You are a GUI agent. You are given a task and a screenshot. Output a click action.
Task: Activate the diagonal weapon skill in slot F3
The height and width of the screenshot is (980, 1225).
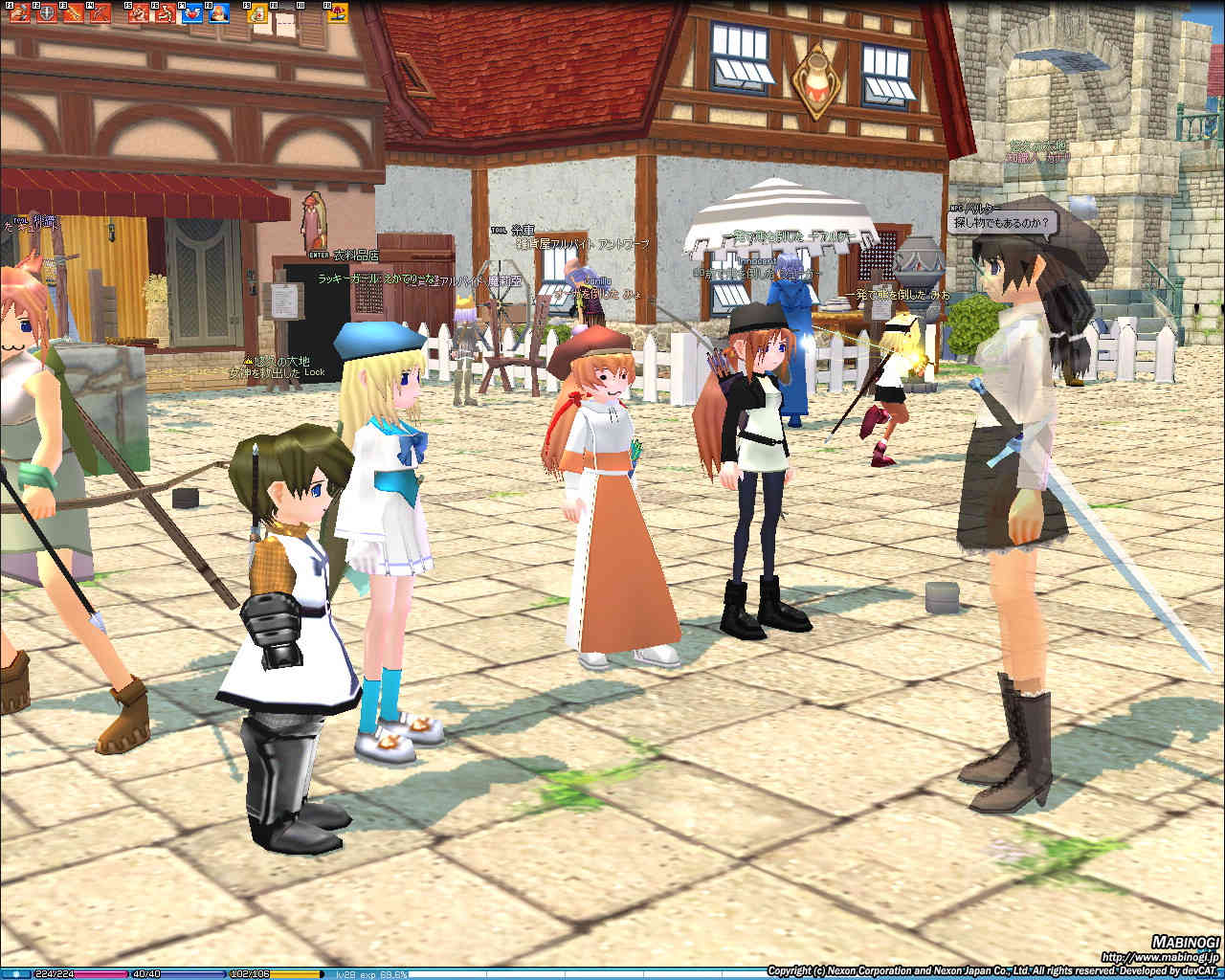click(x=74, y=12)
